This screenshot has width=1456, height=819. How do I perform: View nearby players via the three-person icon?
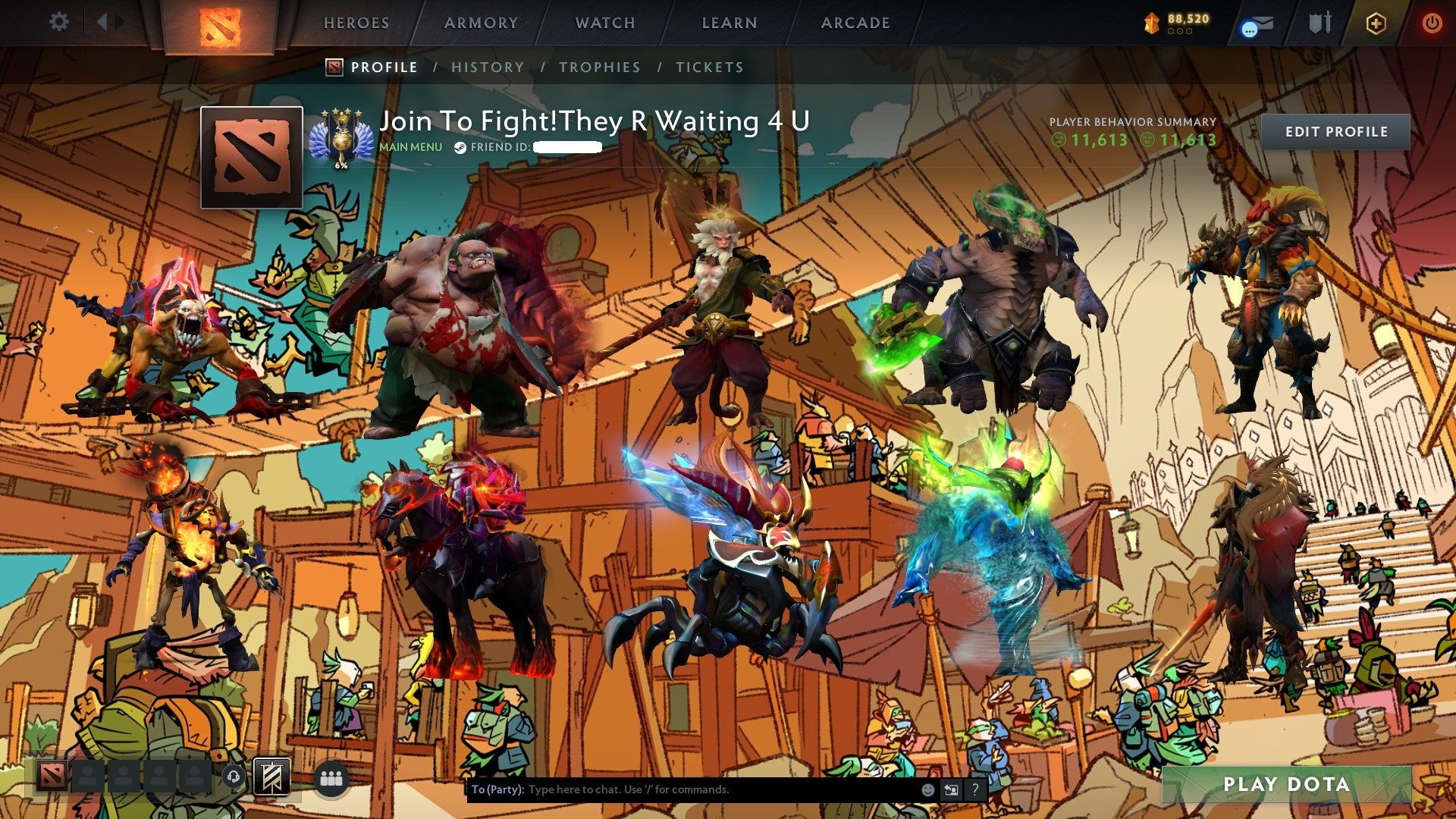pos(332,777)
